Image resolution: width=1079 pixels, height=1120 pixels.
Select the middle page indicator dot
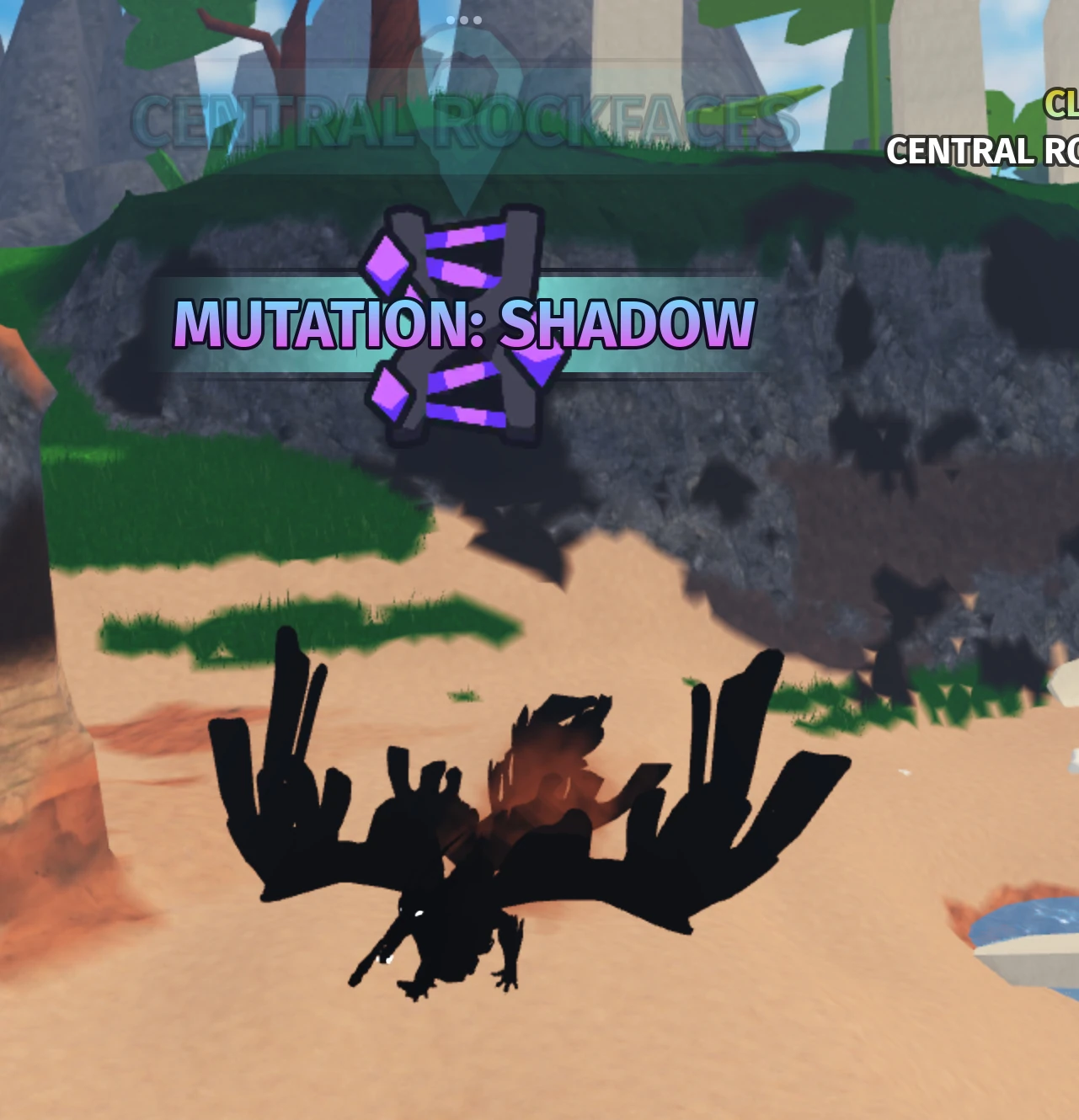click(x=464, y=19)
